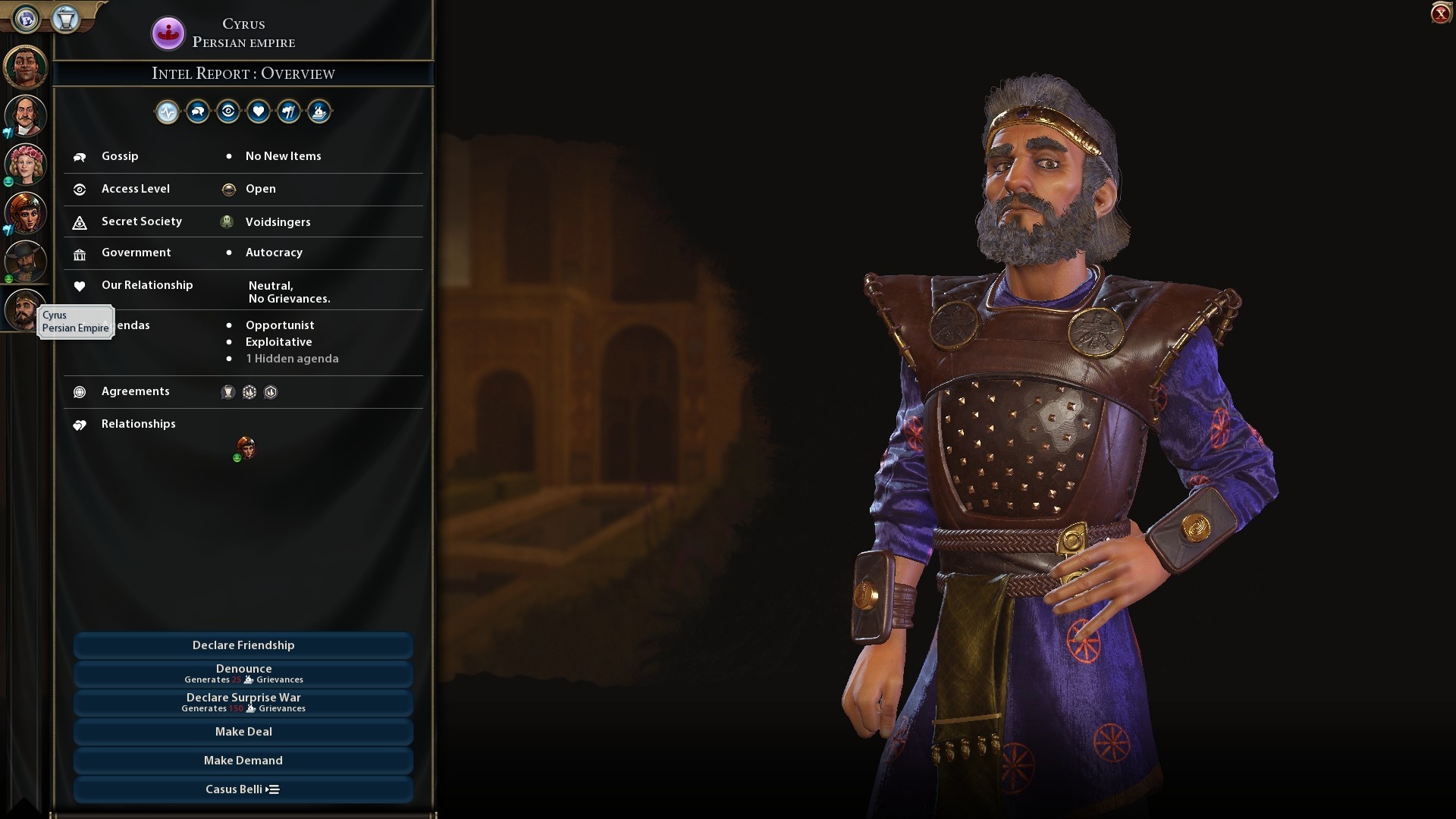
Task: Click the Intel Report Overview header
Action: (243, 73)
